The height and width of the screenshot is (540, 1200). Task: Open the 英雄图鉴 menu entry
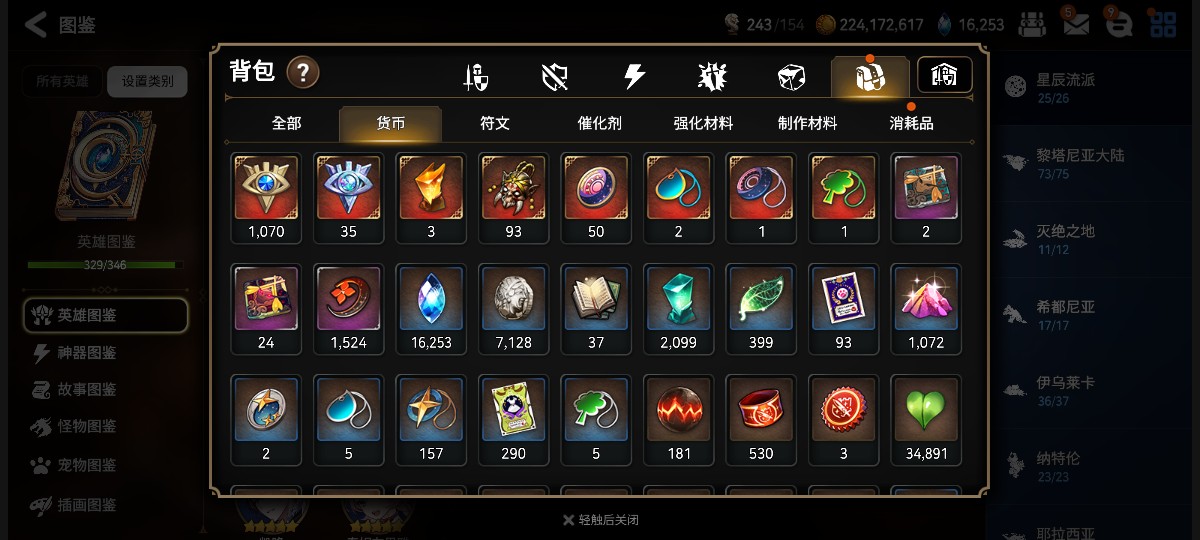click(105, 315)
